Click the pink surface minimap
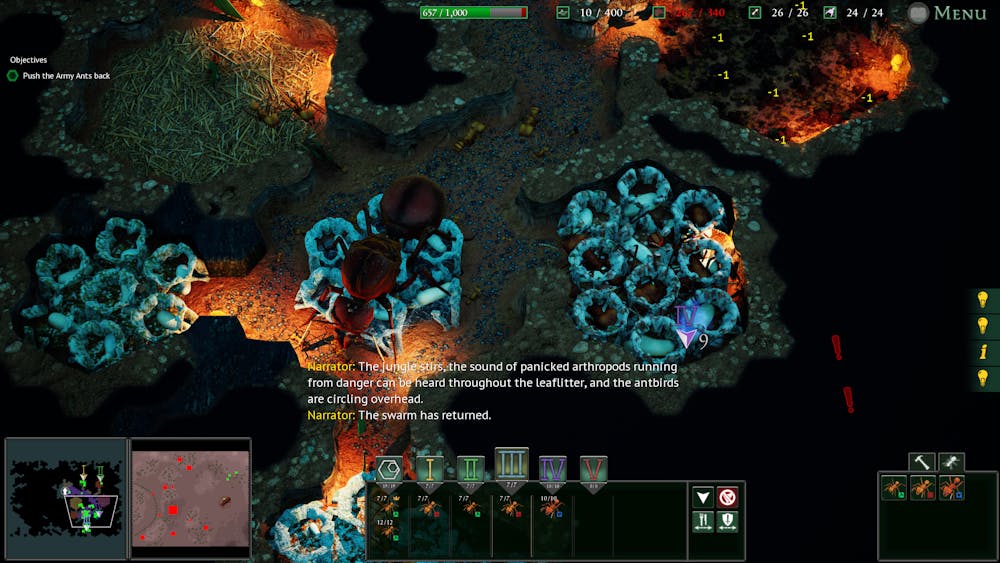 (x=191, y=497)
